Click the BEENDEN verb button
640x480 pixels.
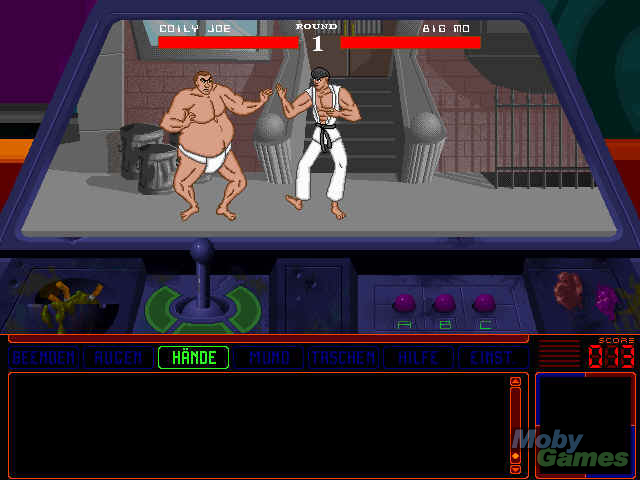(x=44, y=357)
